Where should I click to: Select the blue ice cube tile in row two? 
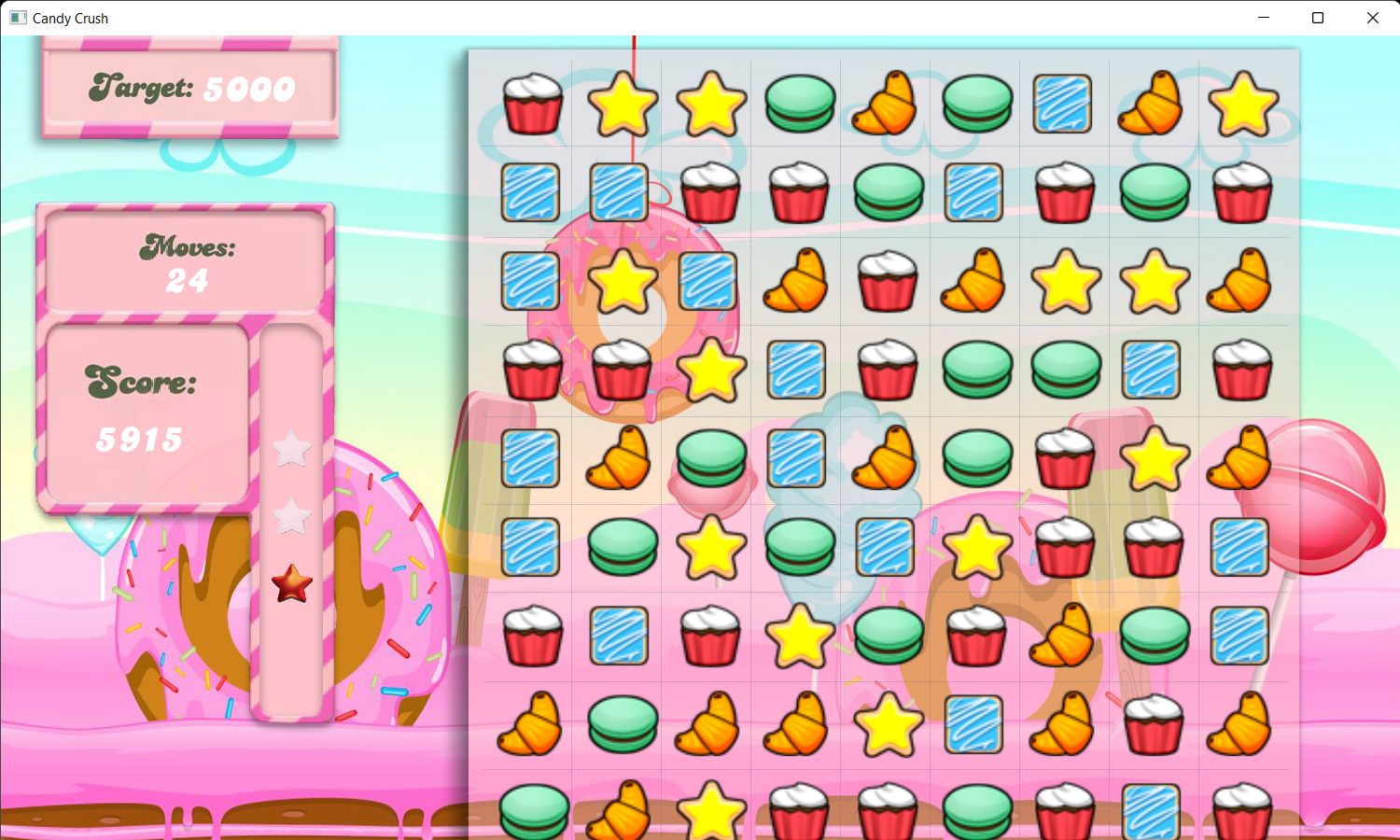pyautogui.click(x=531, y=191)
